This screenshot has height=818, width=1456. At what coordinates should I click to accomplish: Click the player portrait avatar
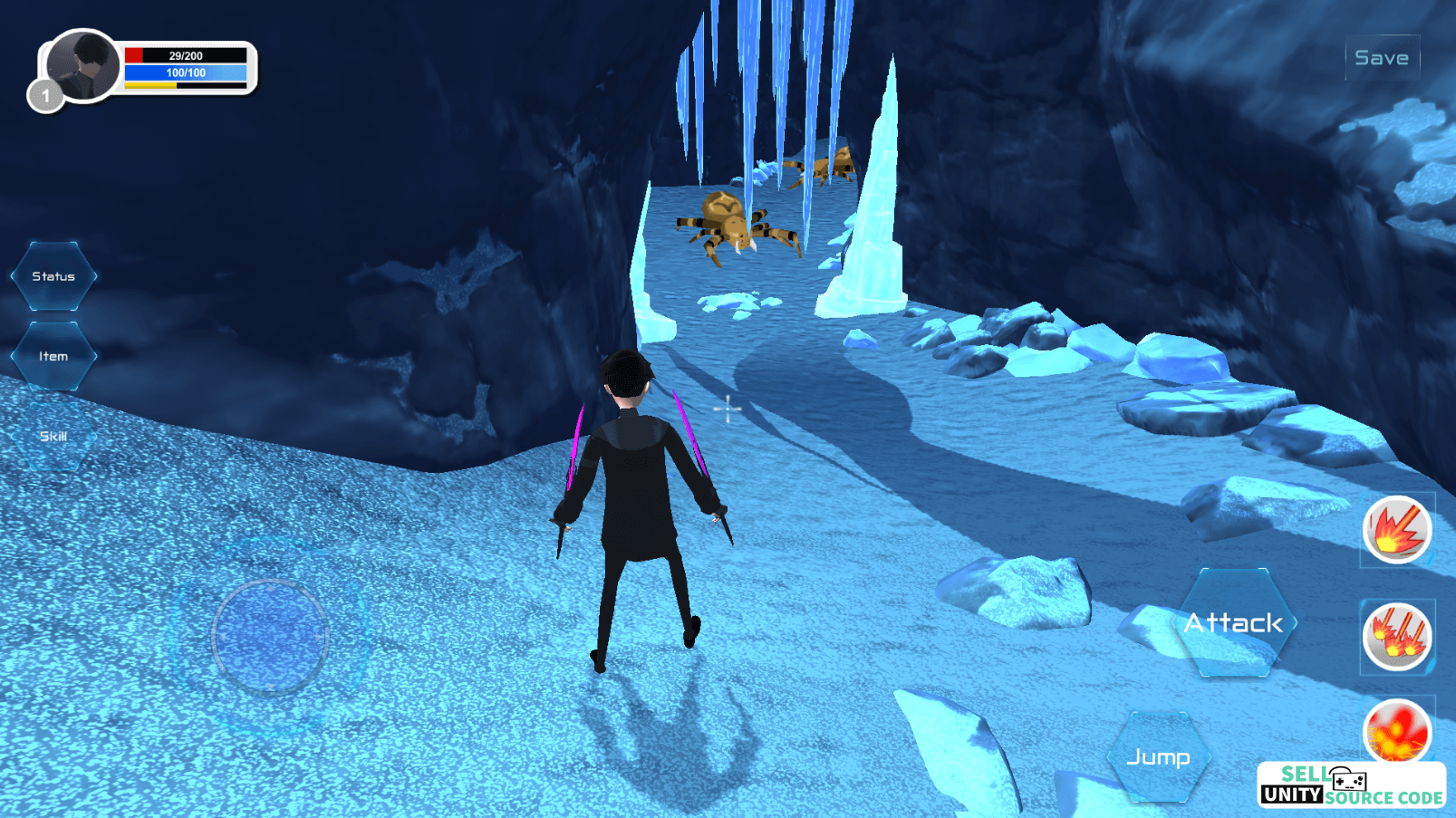[x=82, y=65]
